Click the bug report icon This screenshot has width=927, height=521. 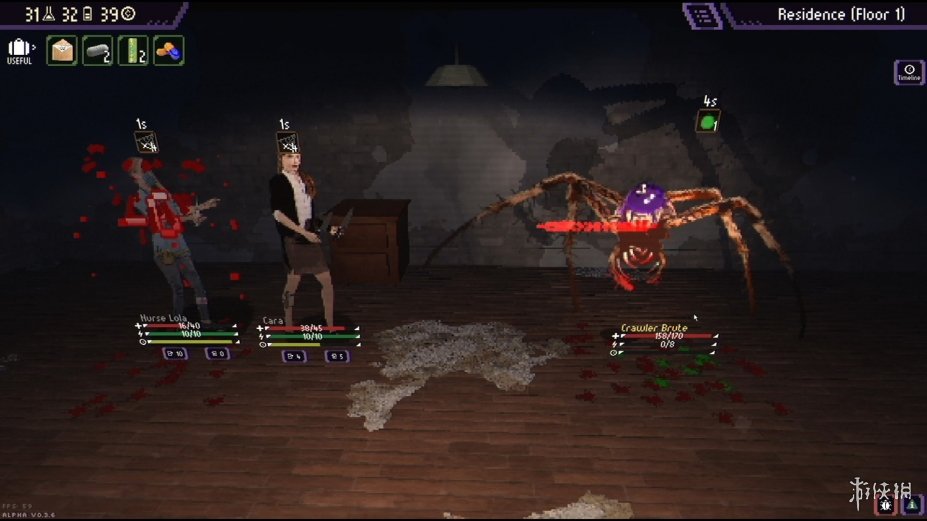(x=886, y=506)
